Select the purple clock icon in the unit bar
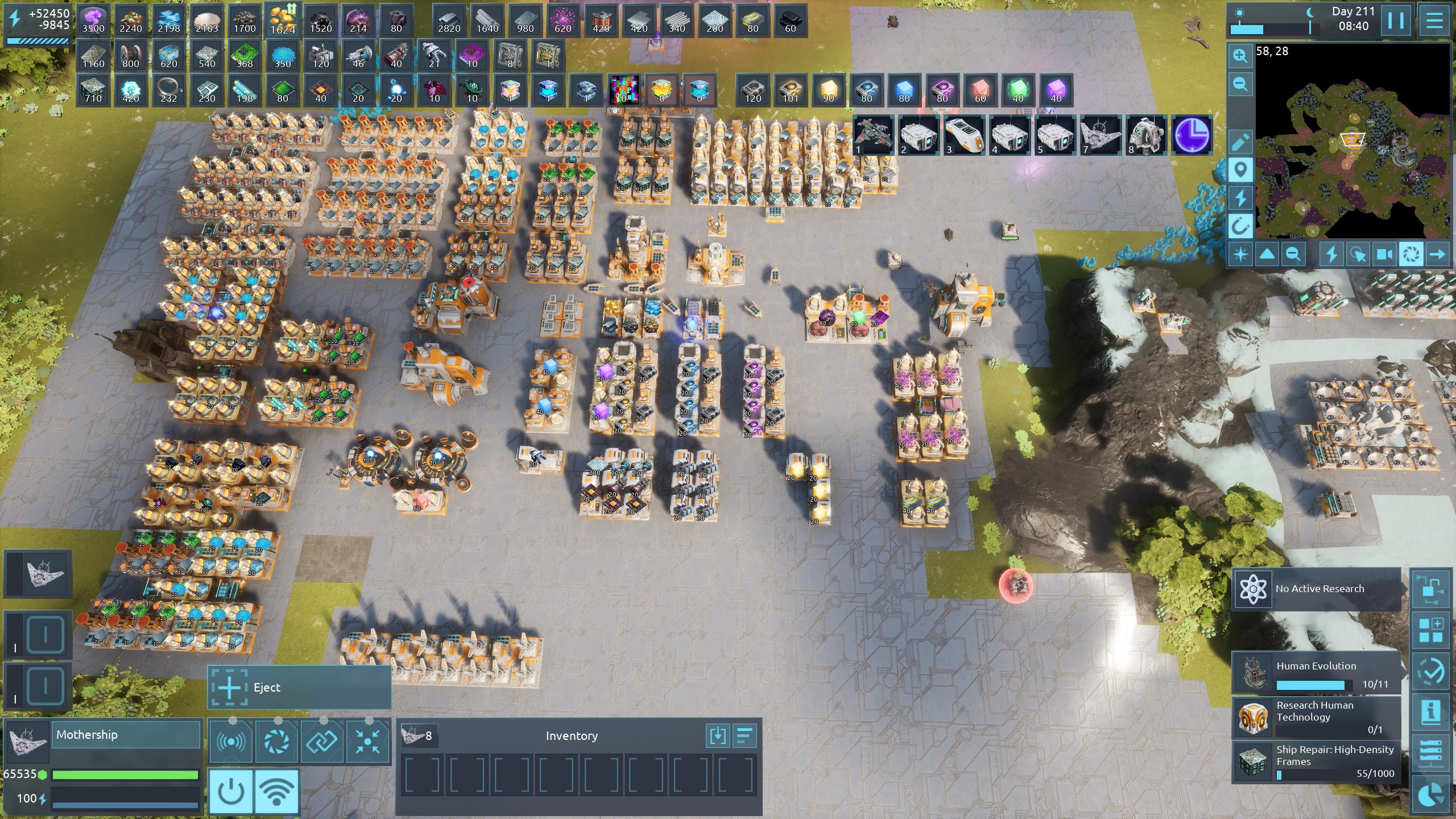 coord(1192,135)
